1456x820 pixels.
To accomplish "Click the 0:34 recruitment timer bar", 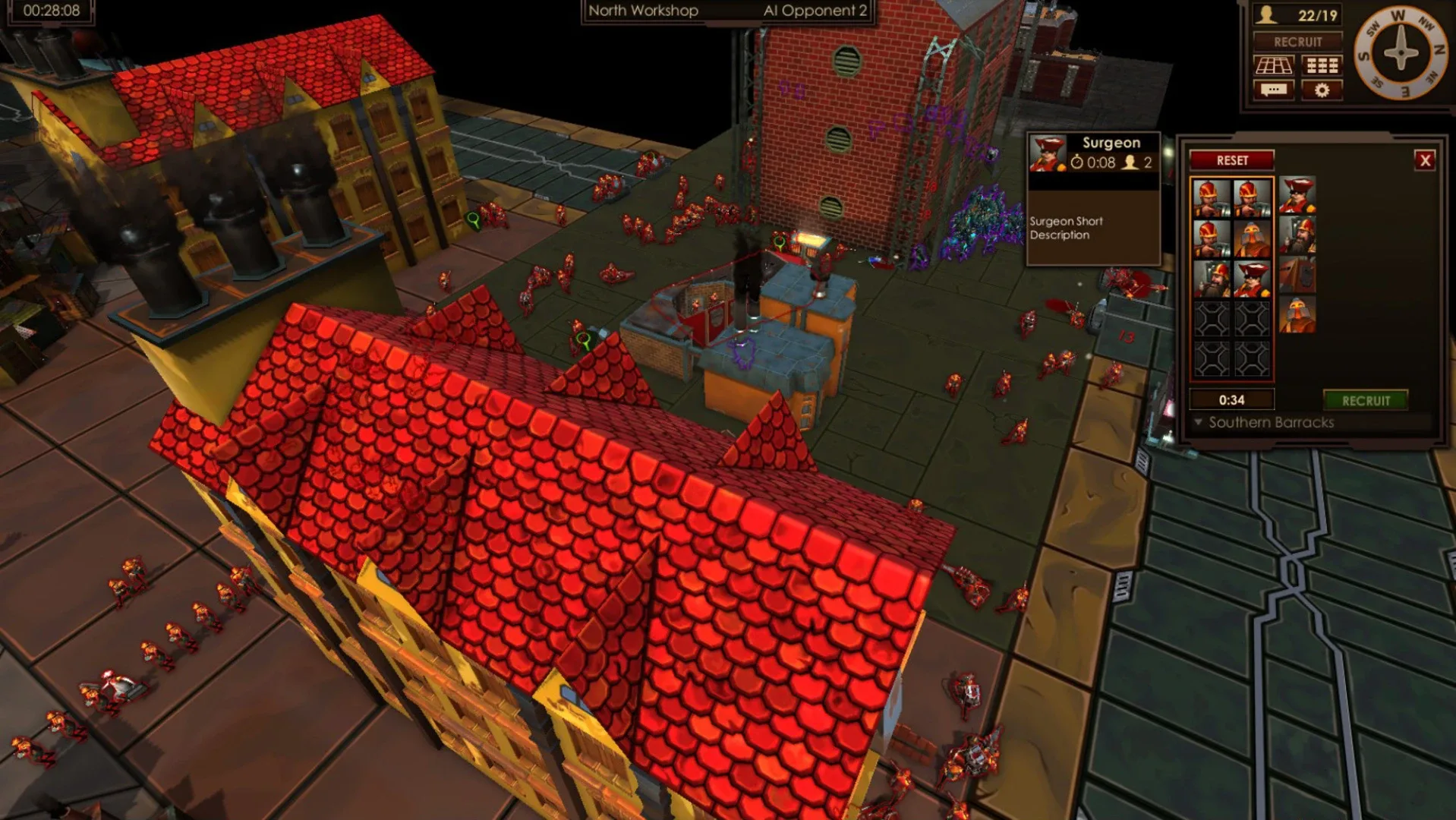I will tap(1232, 399).
